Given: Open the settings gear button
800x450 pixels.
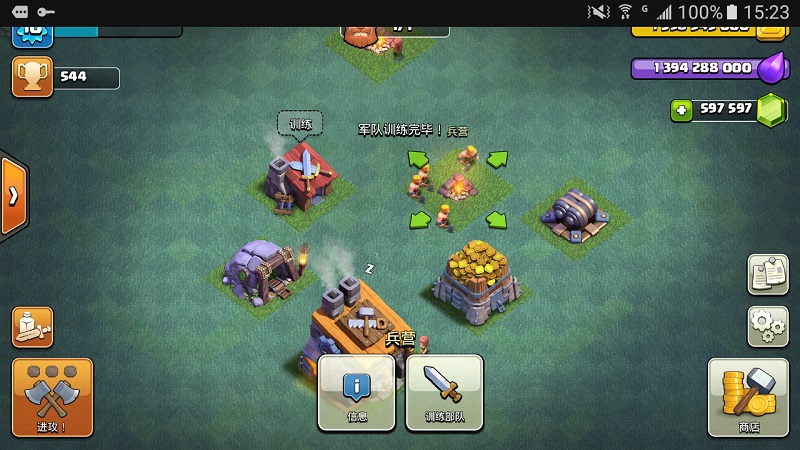Looking at the screenshot, I should coord(767,326).
